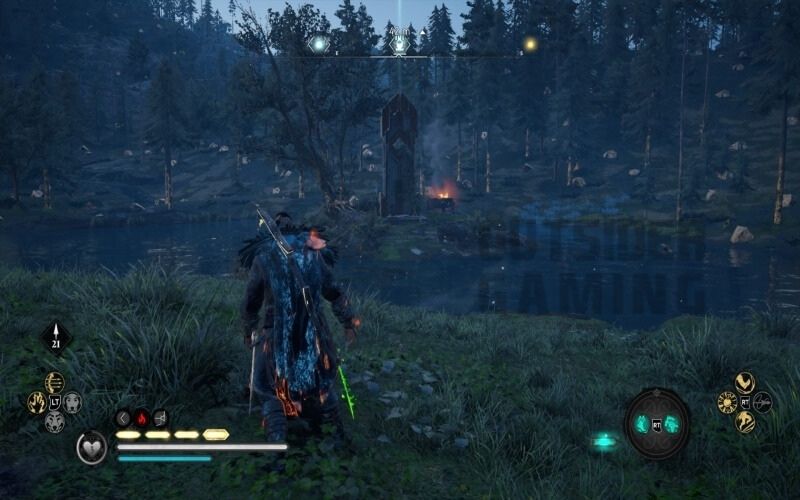Select the tracked objective marker on compass
The height and width of the screenshot is (500, 800).
[x=400, y=44]
